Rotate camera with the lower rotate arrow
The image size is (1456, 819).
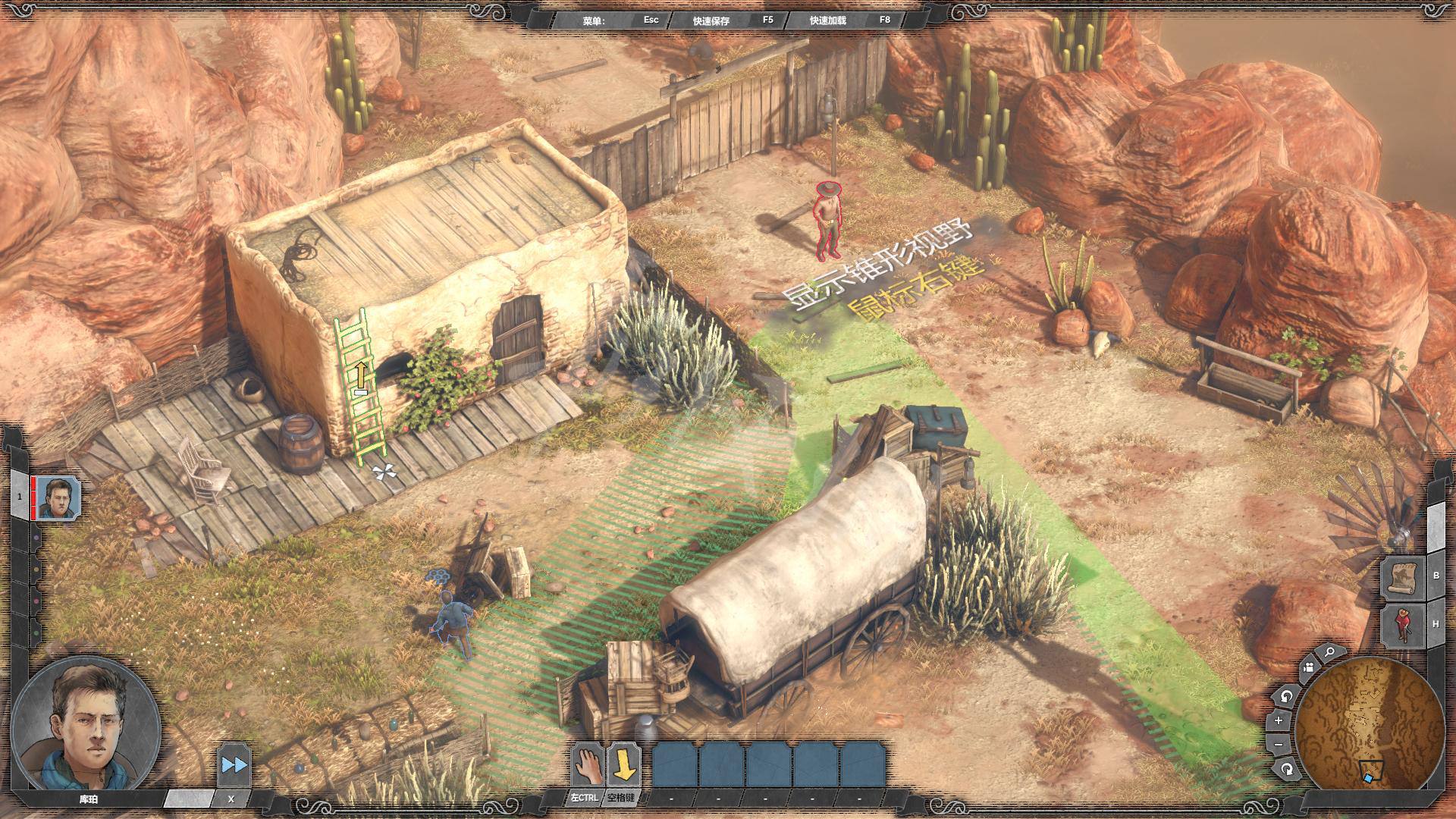tap(1286, 770)
